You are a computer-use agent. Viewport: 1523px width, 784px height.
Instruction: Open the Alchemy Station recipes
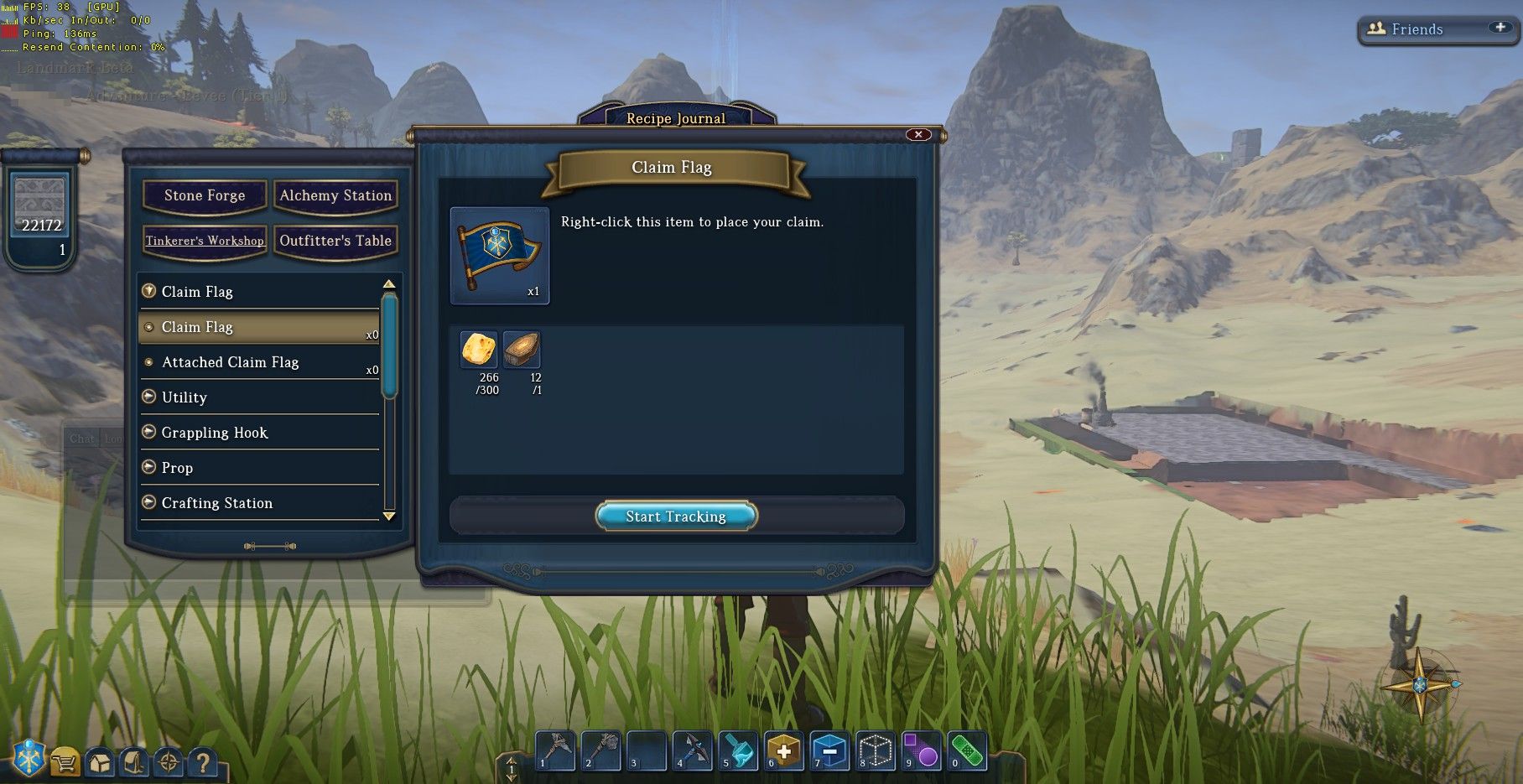pyautogui.click(x=335, y=195)
